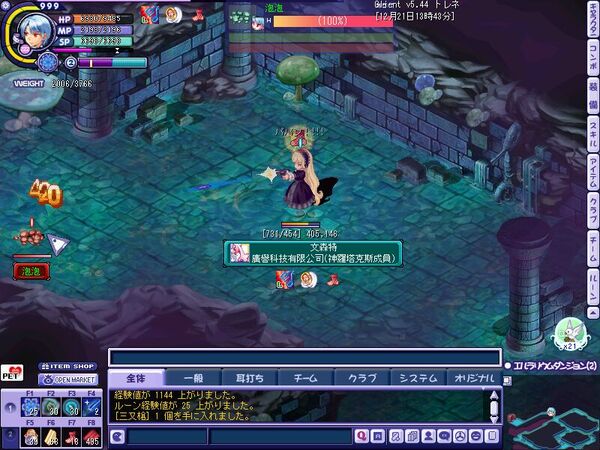Screen dimensions: 600x450
Task: Switch to the チーム chat tab
Action: 304,378
